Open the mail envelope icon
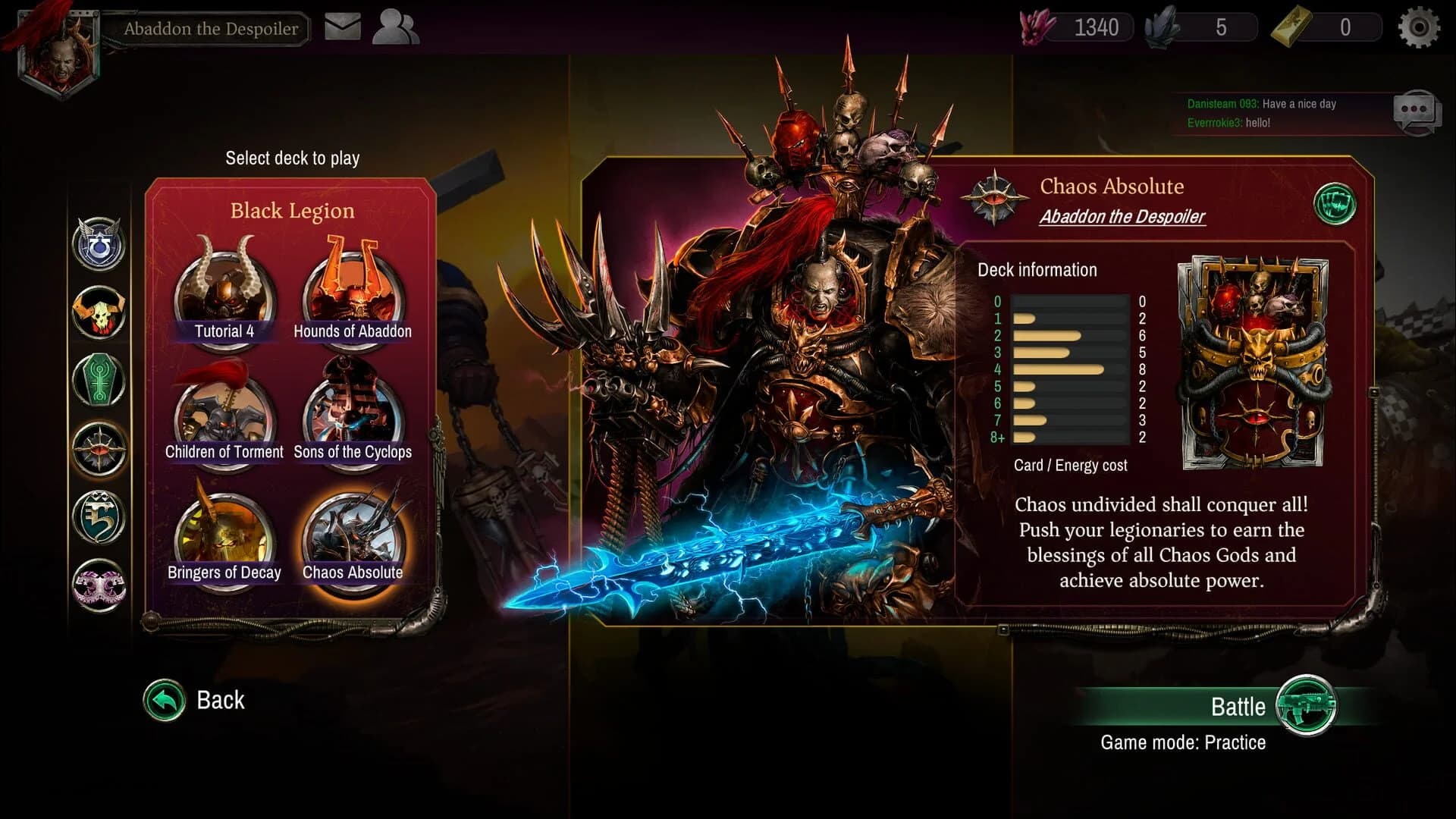This screenshot has height=819, width=1456. click(341, 25)
